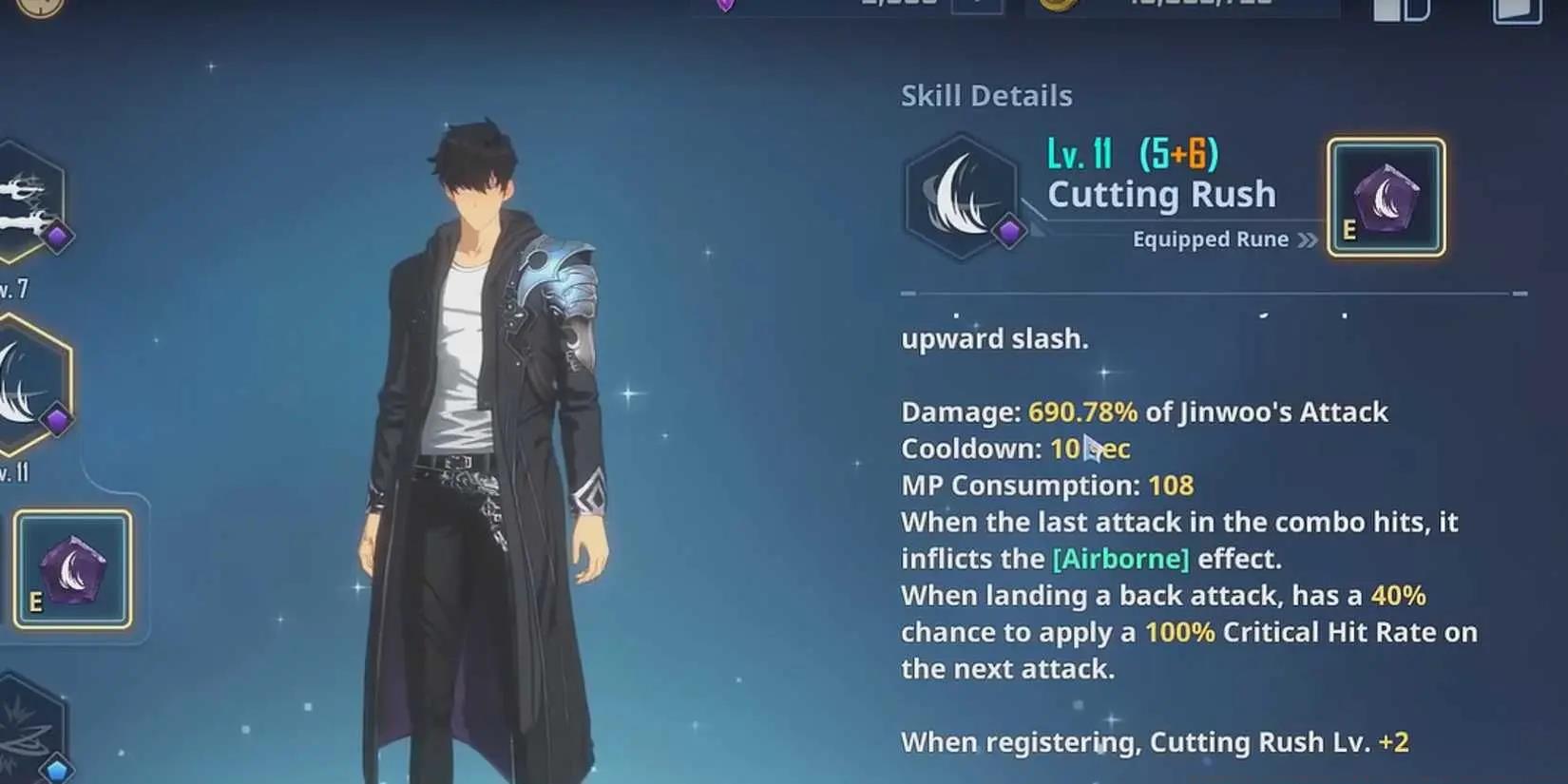This screenshot has width=1568, height=784.
Task: Open the purple rune slot below skill list
Action: point(72,569)
